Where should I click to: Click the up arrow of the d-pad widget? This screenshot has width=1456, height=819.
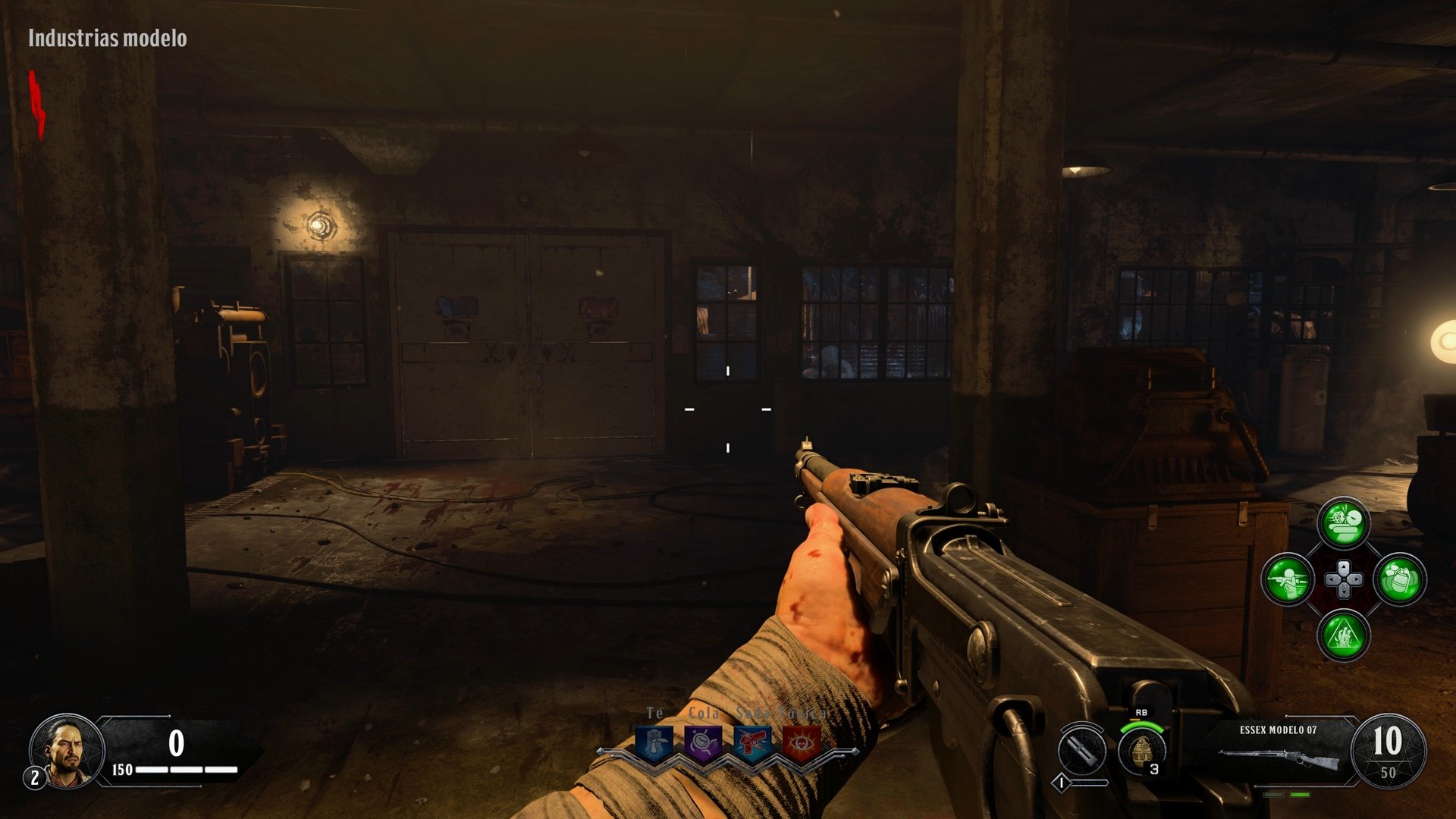(x=1344, y=566)
